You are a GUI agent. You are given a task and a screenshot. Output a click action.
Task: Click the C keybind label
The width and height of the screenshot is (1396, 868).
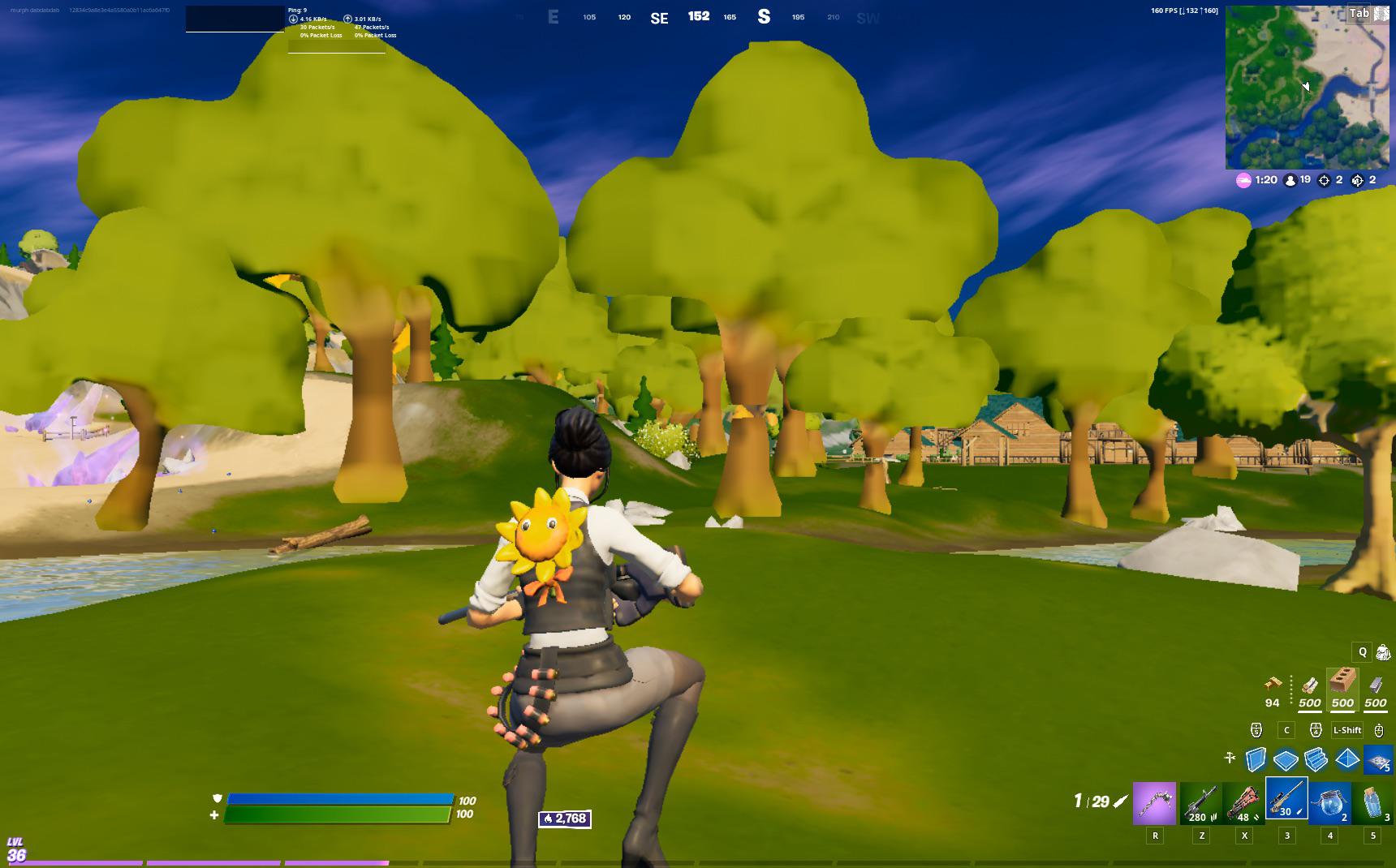click(x=1286, y=730)
